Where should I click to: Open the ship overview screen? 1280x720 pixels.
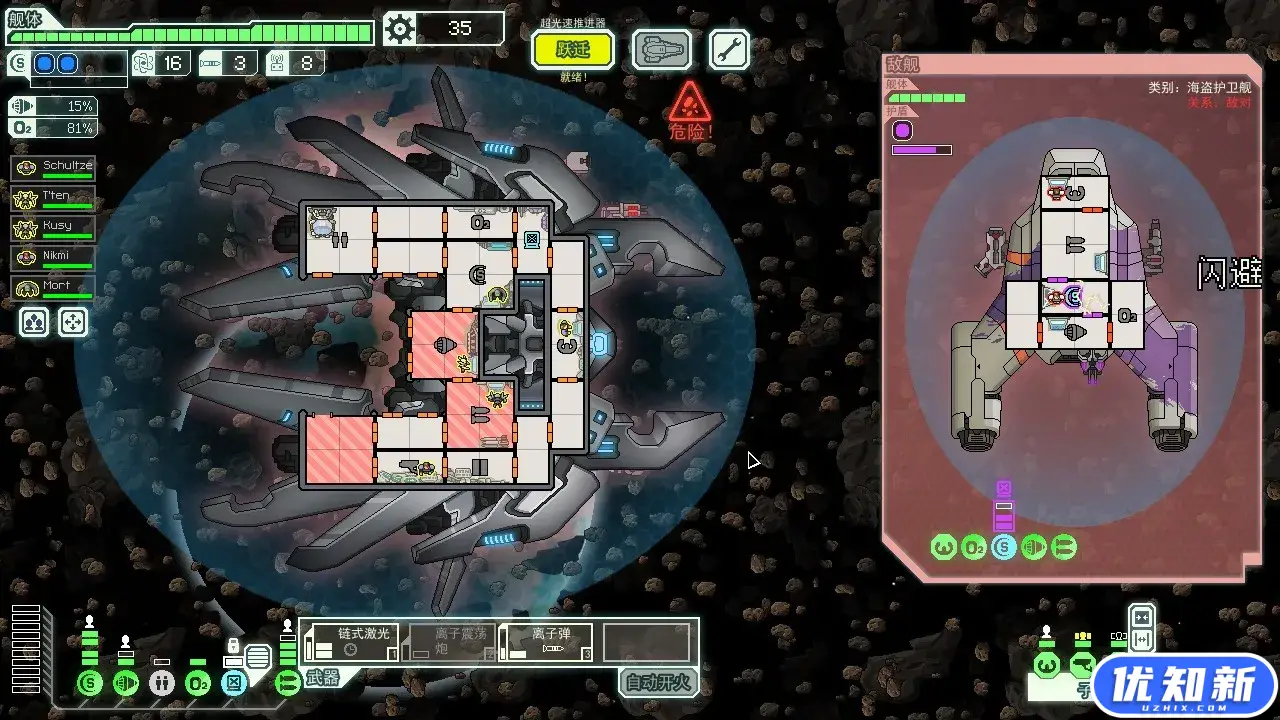tap(661, 49)
